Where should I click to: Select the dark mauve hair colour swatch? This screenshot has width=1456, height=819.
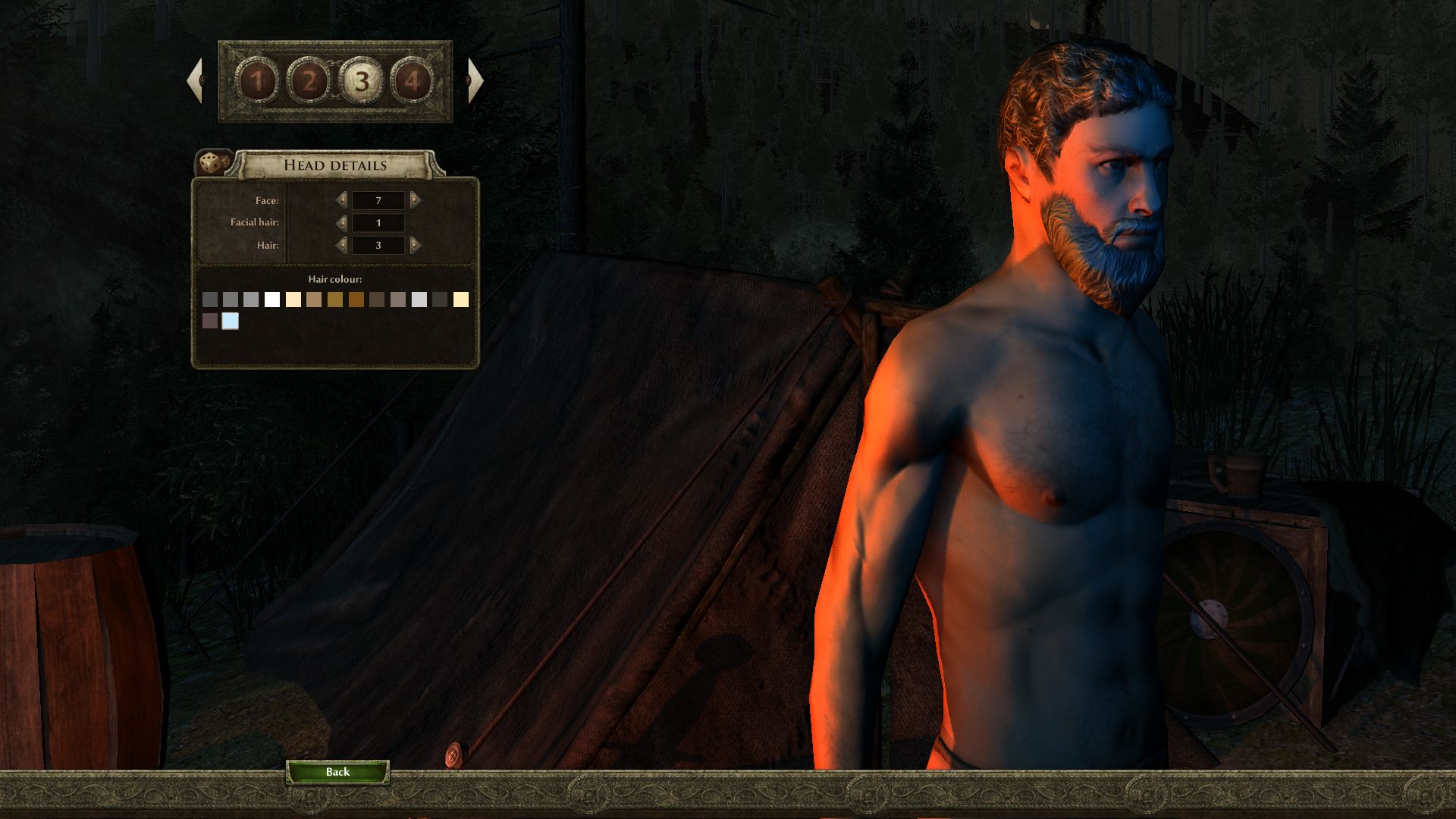(x=210, y=321)
